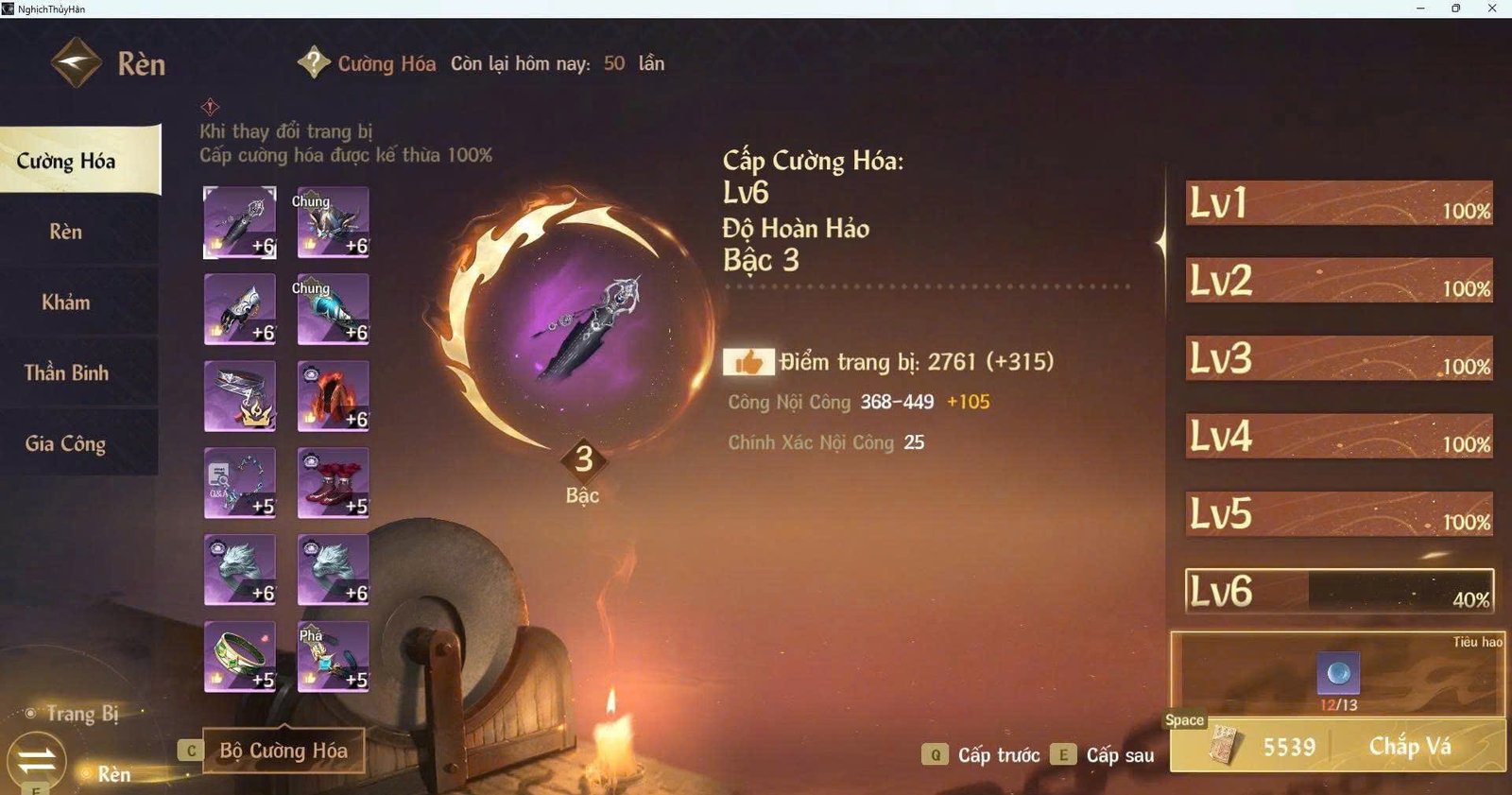1512x795 pixels.
Task: Open the Rèn tab in sidebar
Action: click(x=66, y=232)
